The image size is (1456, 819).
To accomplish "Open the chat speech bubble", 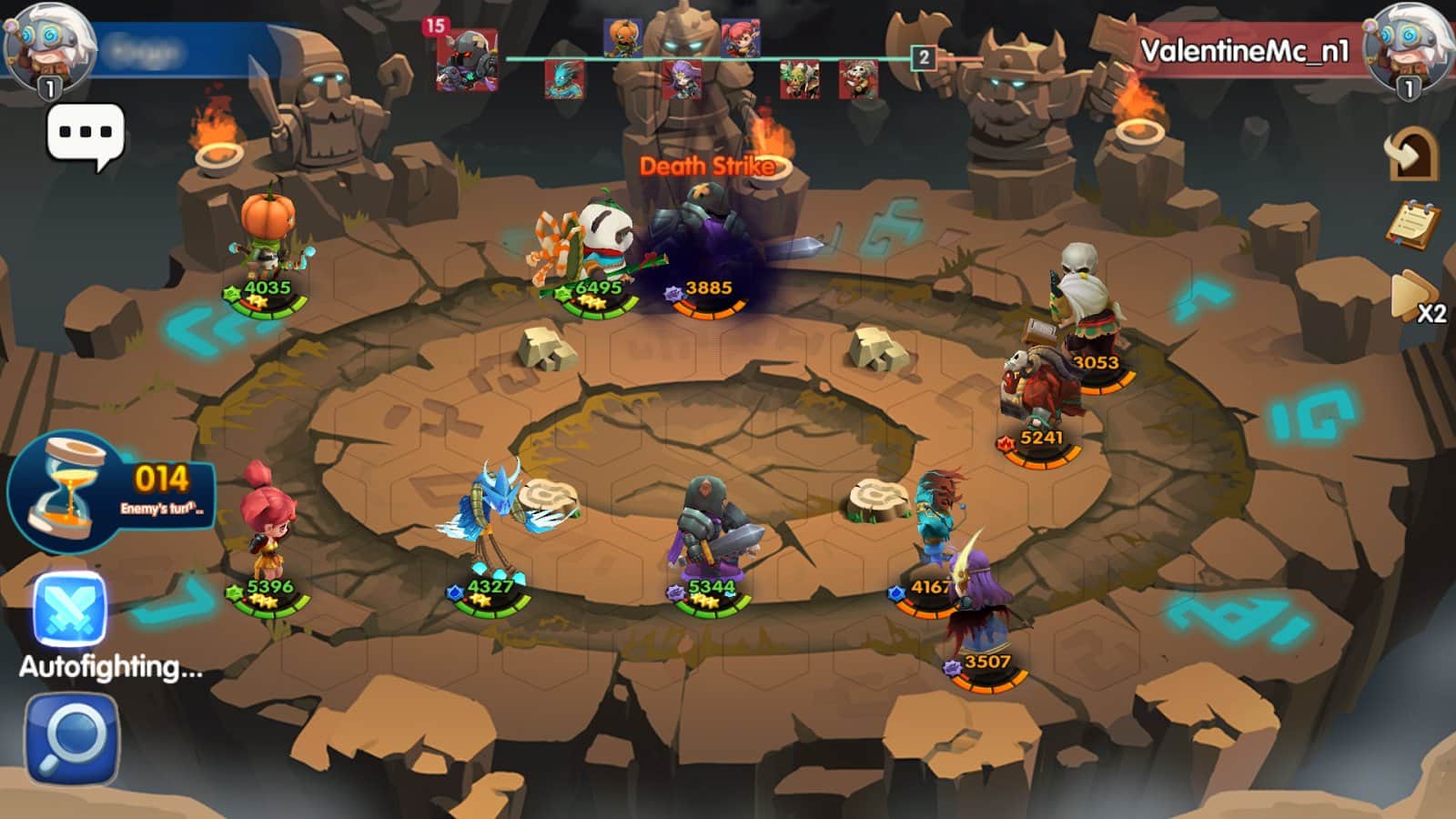I will pyautogui.click(x=85, y=135).
